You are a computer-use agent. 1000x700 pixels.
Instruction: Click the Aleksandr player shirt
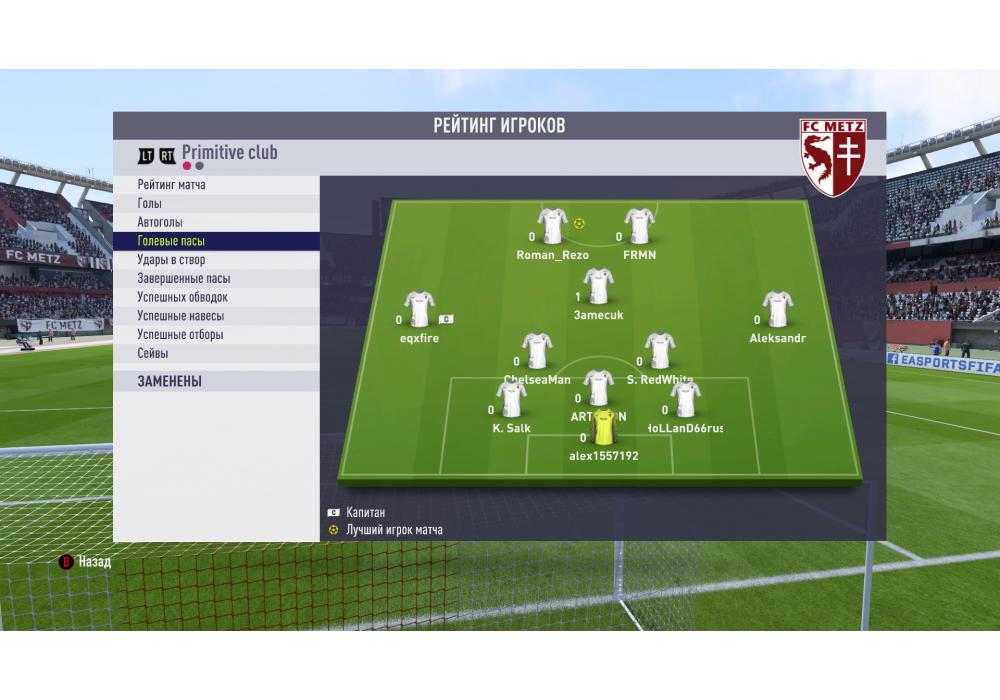[x=777, y=310]
